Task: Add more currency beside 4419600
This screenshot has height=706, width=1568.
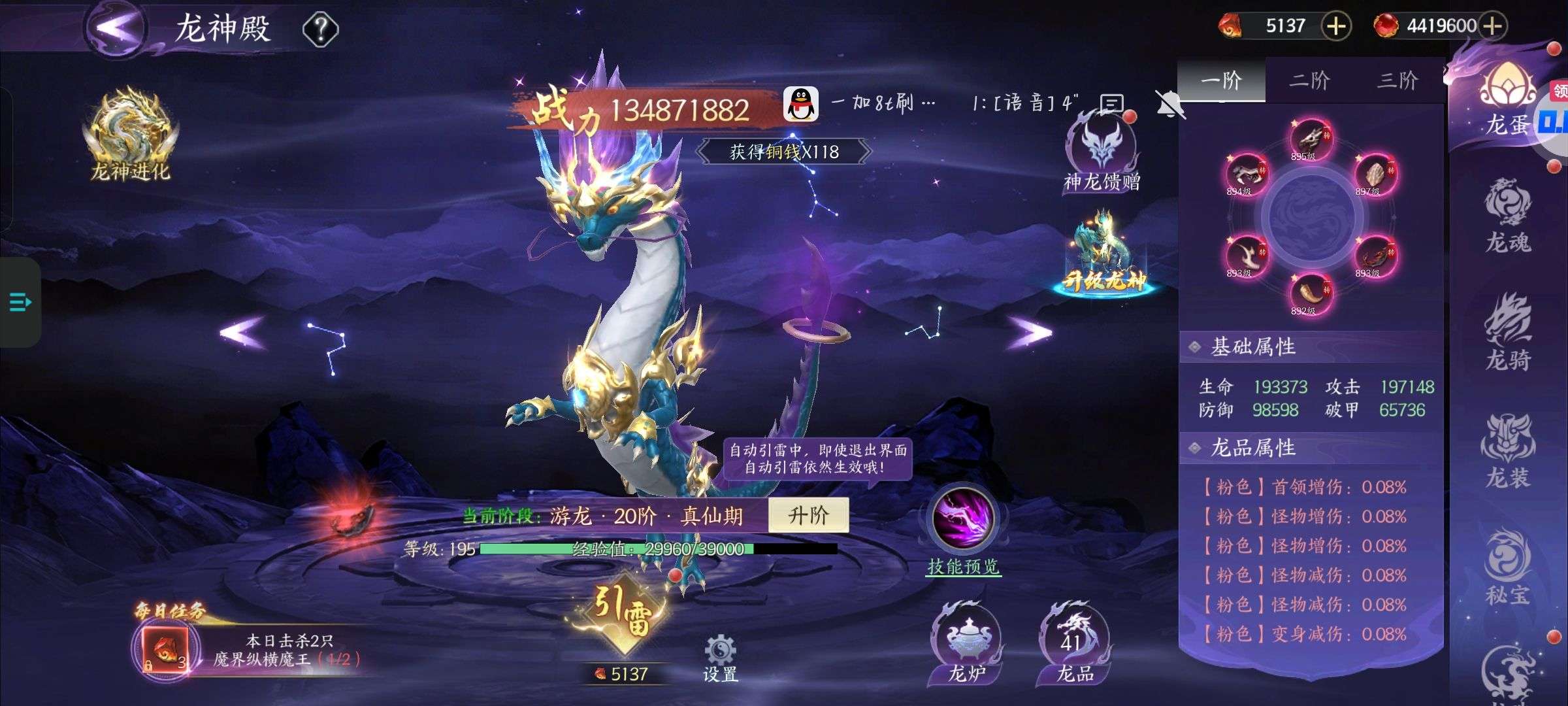Action: pos(1493,26)
